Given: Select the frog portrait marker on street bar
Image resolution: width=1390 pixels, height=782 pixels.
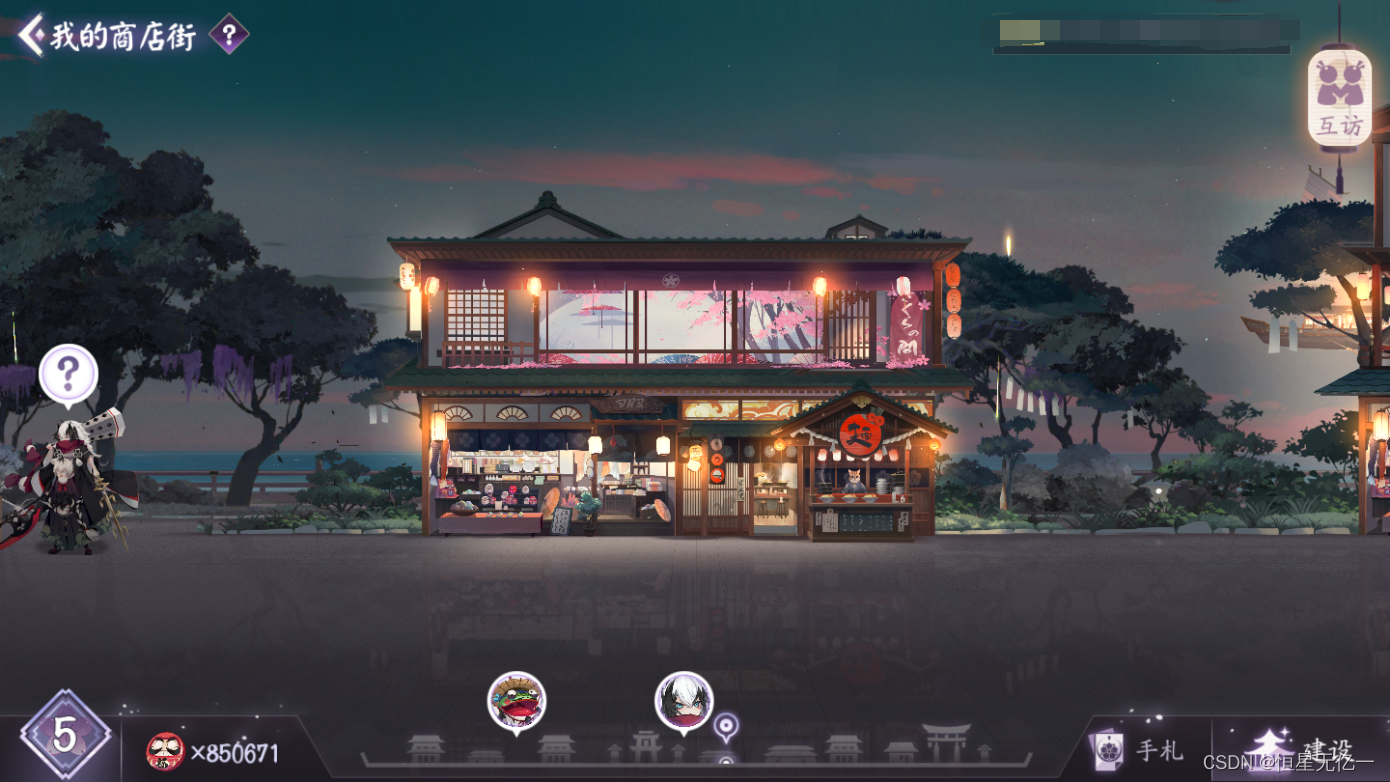Looking at the screenshot, I should (516, 700).
